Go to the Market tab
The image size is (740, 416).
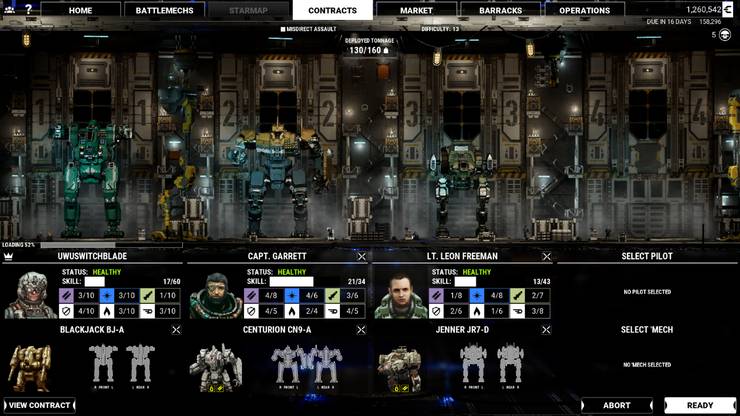tap(416, 10)
